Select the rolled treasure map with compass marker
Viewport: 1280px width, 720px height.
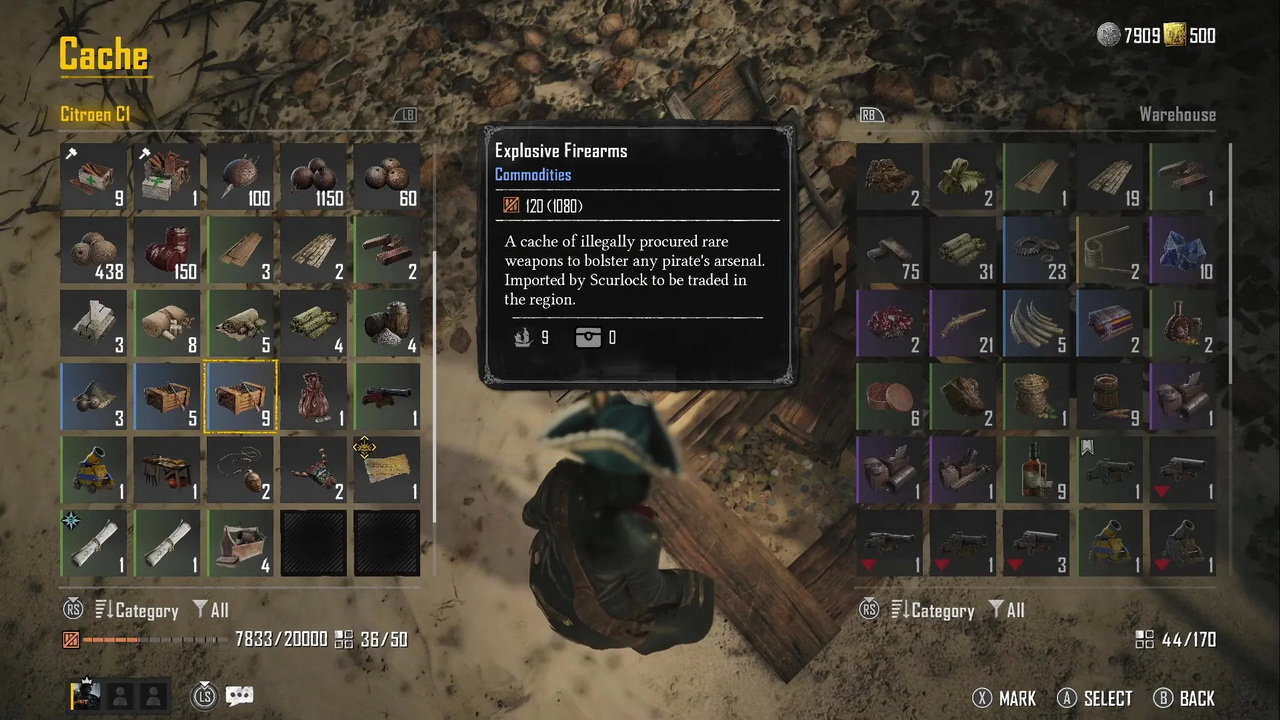pyautogui.click(x=94, y=543)
